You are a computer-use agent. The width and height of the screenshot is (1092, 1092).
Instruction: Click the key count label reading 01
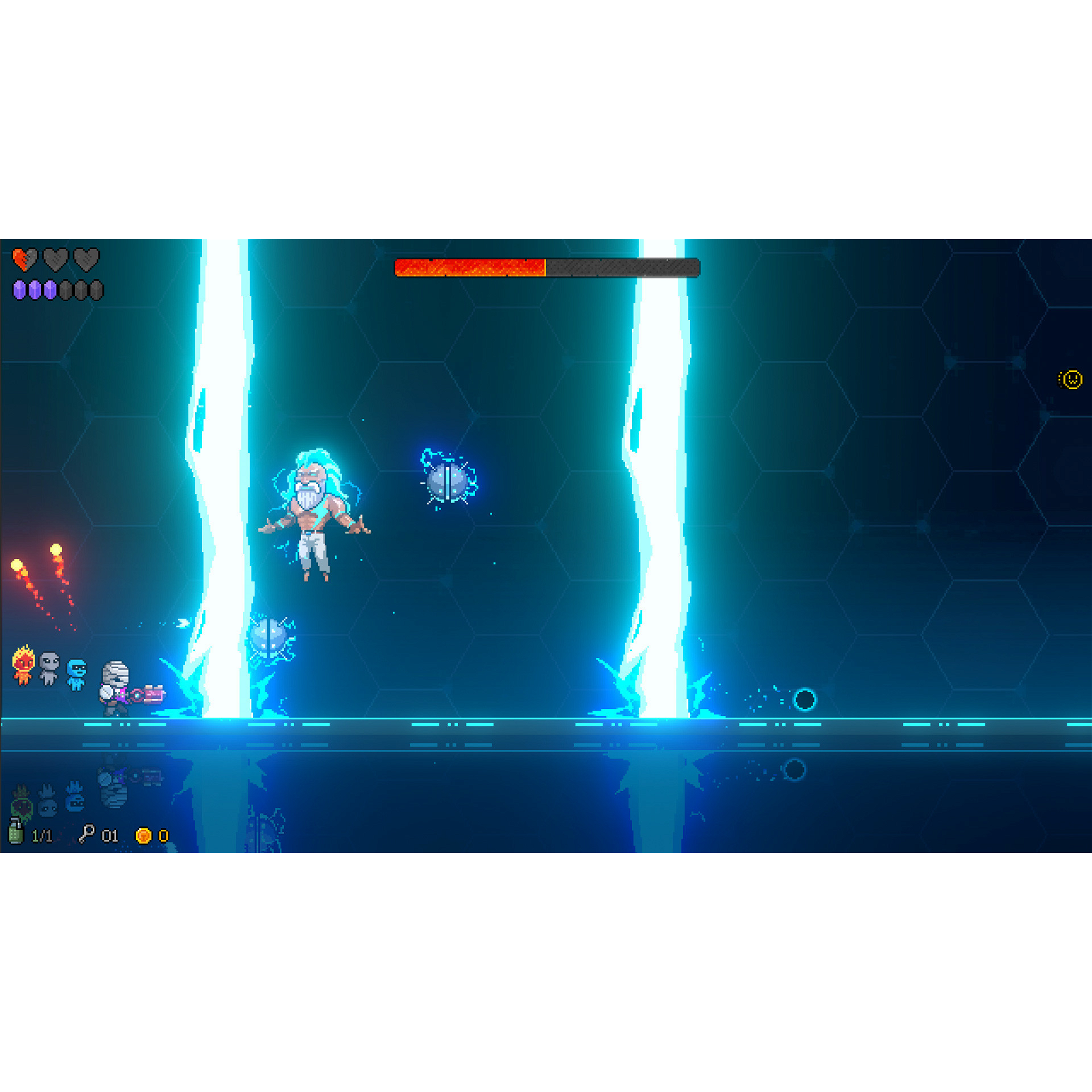(x=109, y=834)
